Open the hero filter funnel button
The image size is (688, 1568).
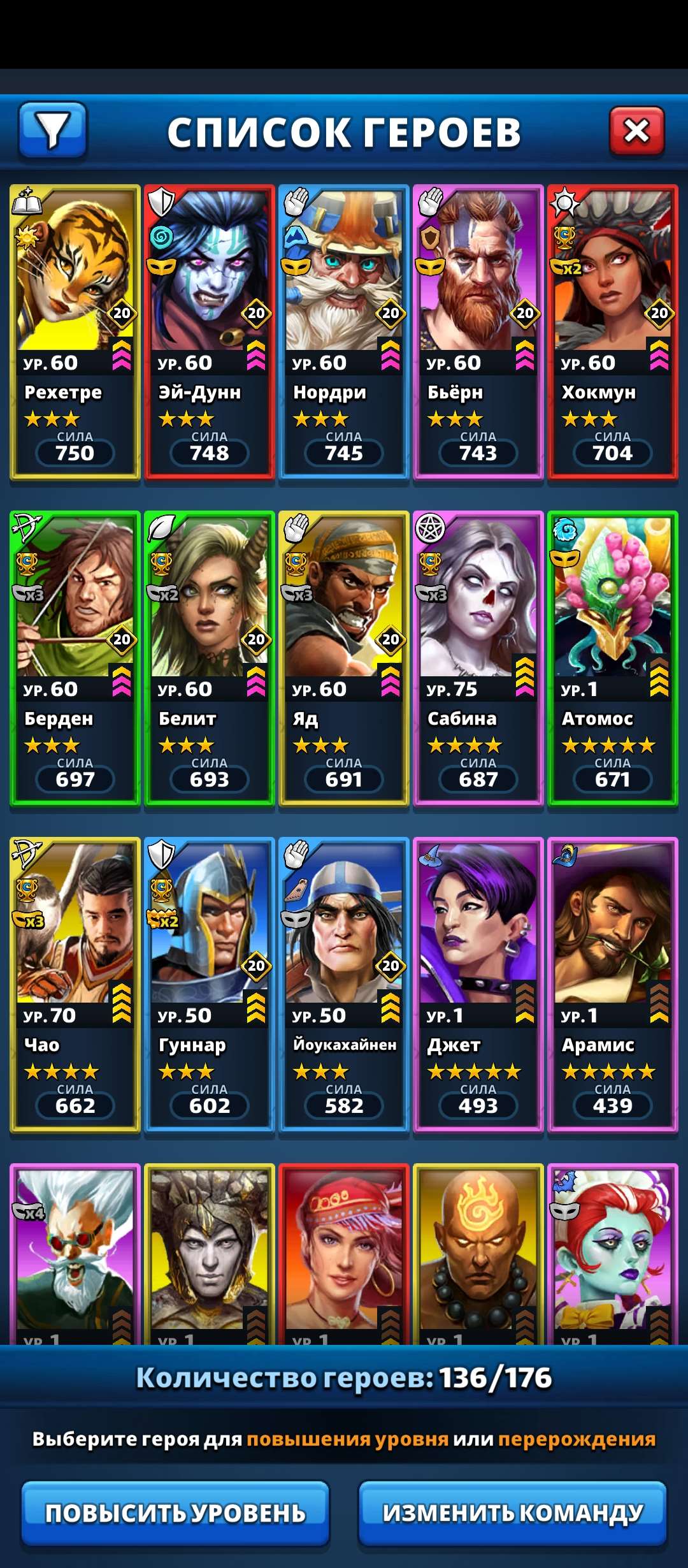[x=53, y=130]
